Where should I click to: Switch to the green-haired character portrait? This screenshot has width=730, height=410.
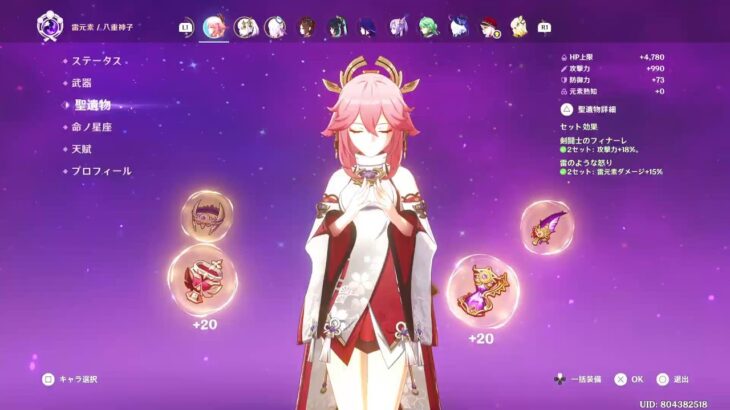(428, 27)
